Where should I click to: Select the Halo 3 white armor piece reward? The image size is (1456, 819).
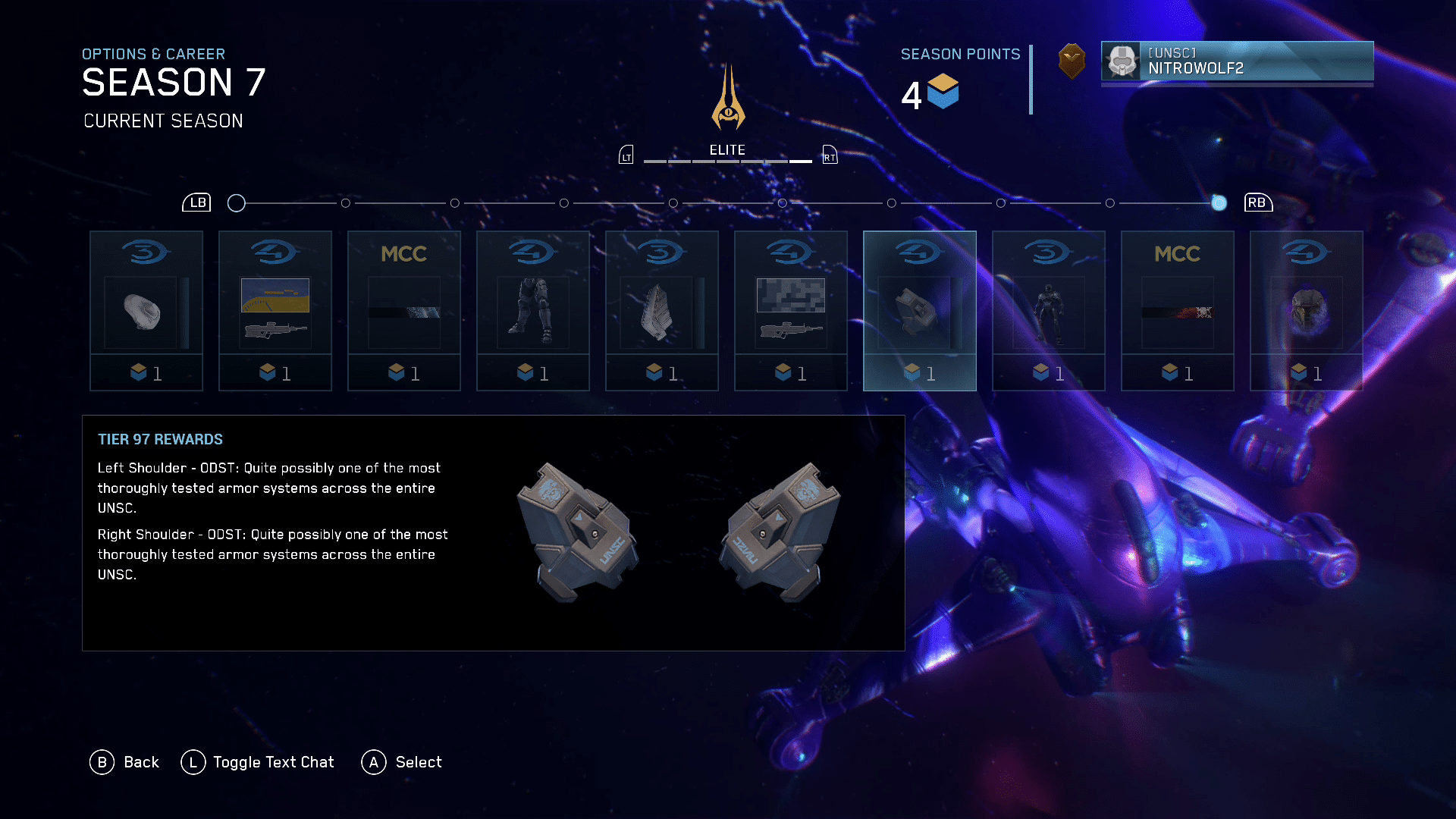coord(146,311)
